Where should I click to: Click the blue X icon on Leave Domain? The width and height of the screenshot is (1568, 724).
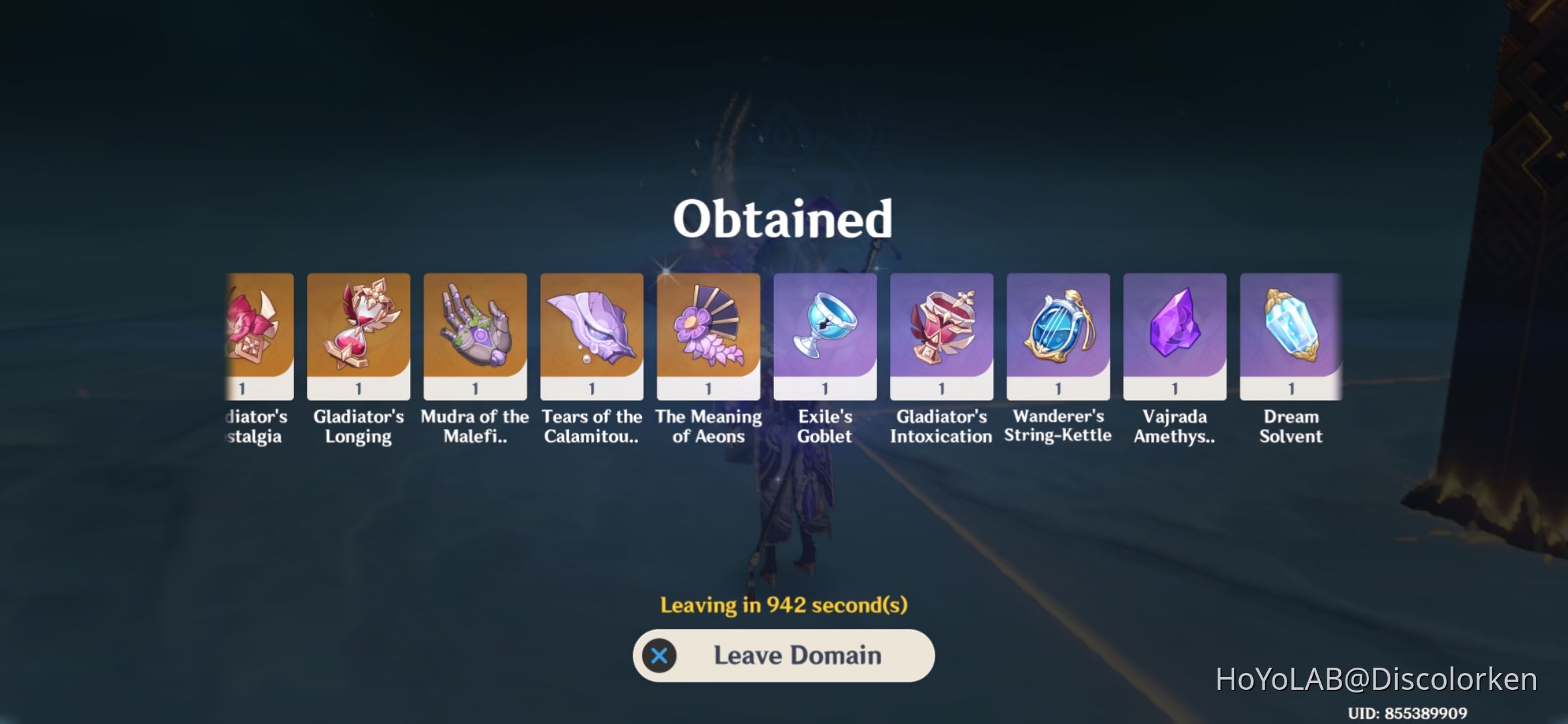coord(662,656)
